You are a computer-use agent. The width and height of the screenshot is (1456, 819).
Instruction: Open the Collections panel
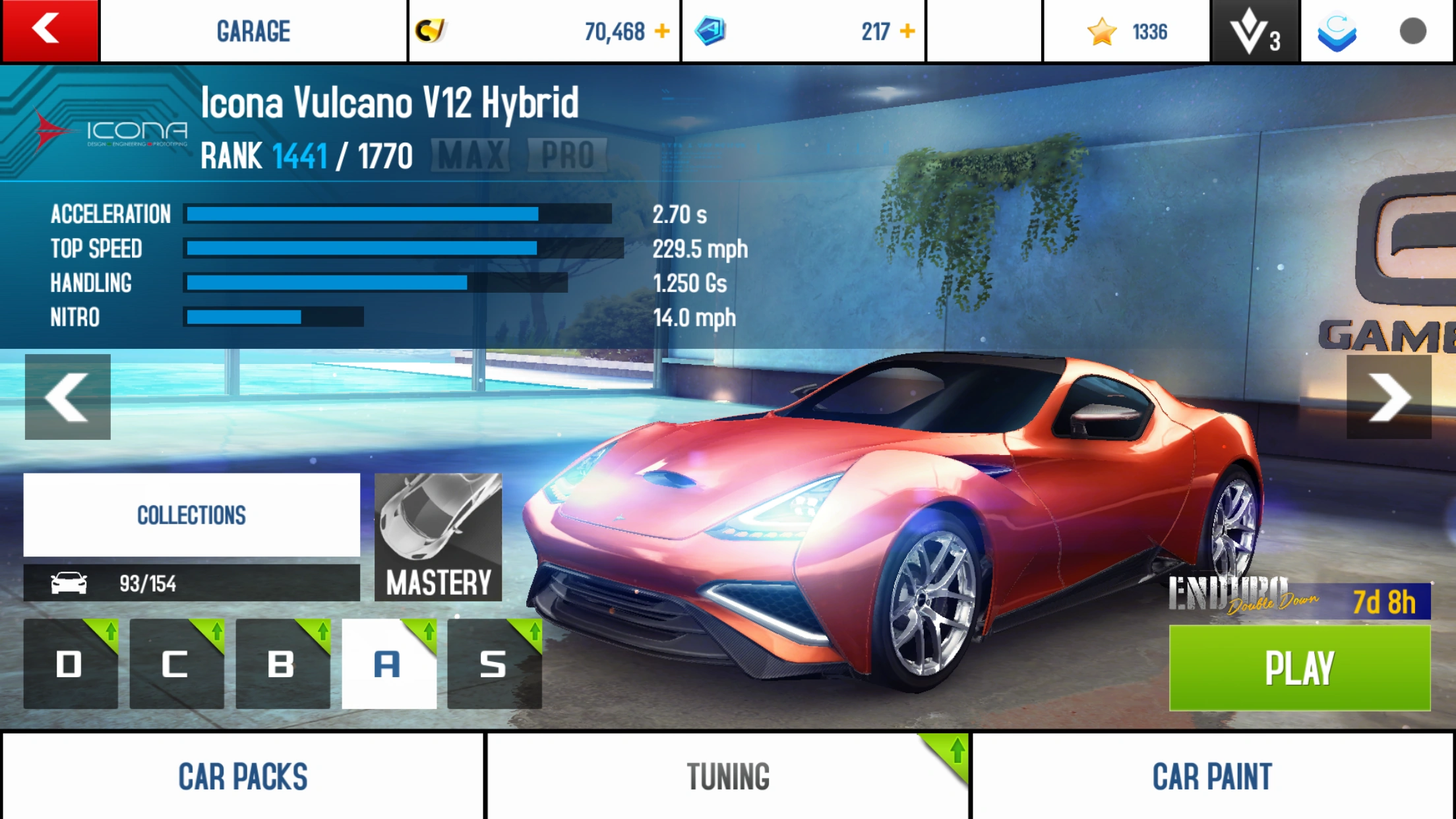pyautogui.click(x=191, y=514)
